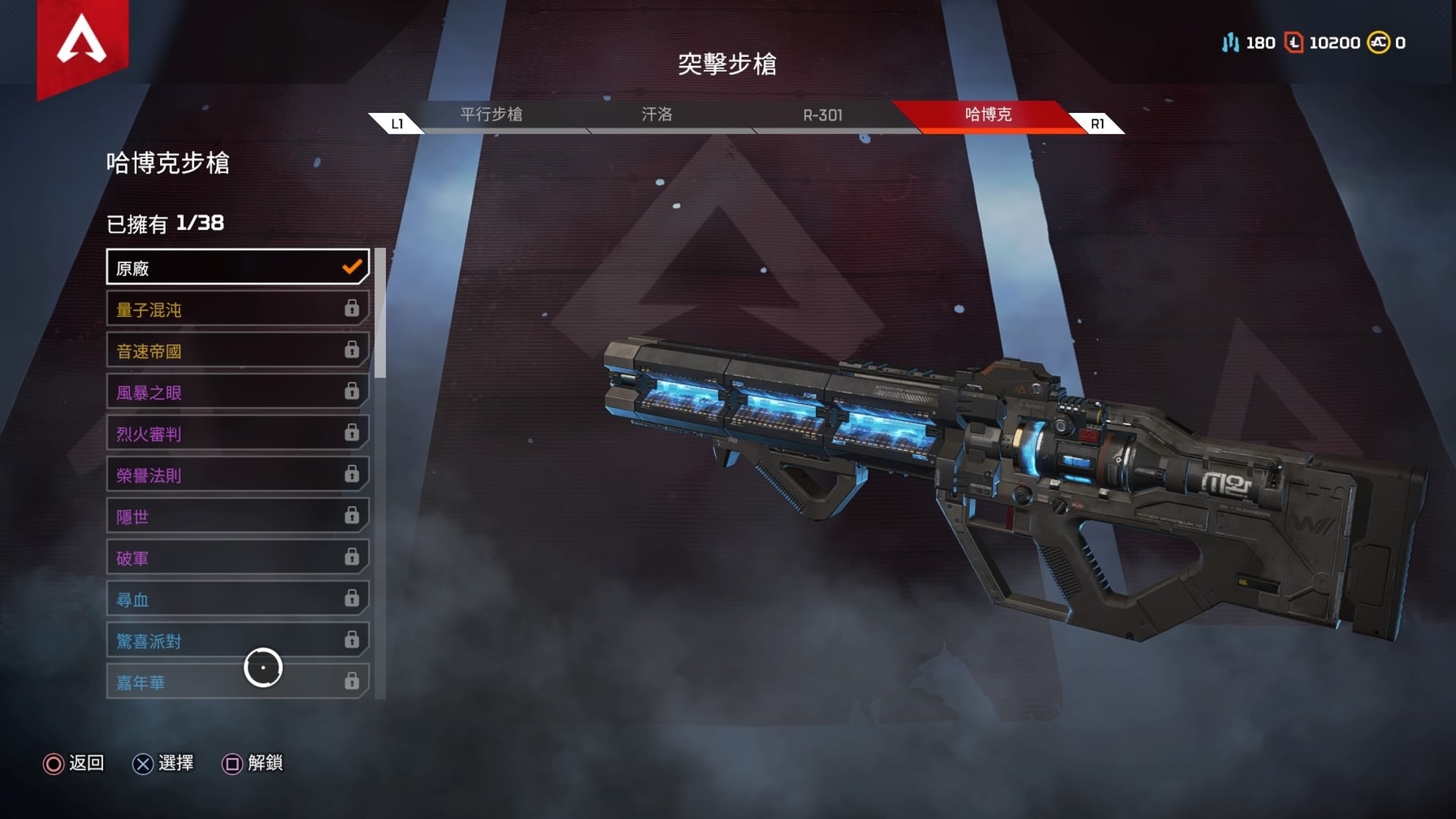Choose the 尋血 skin

[x=237, y=600]
